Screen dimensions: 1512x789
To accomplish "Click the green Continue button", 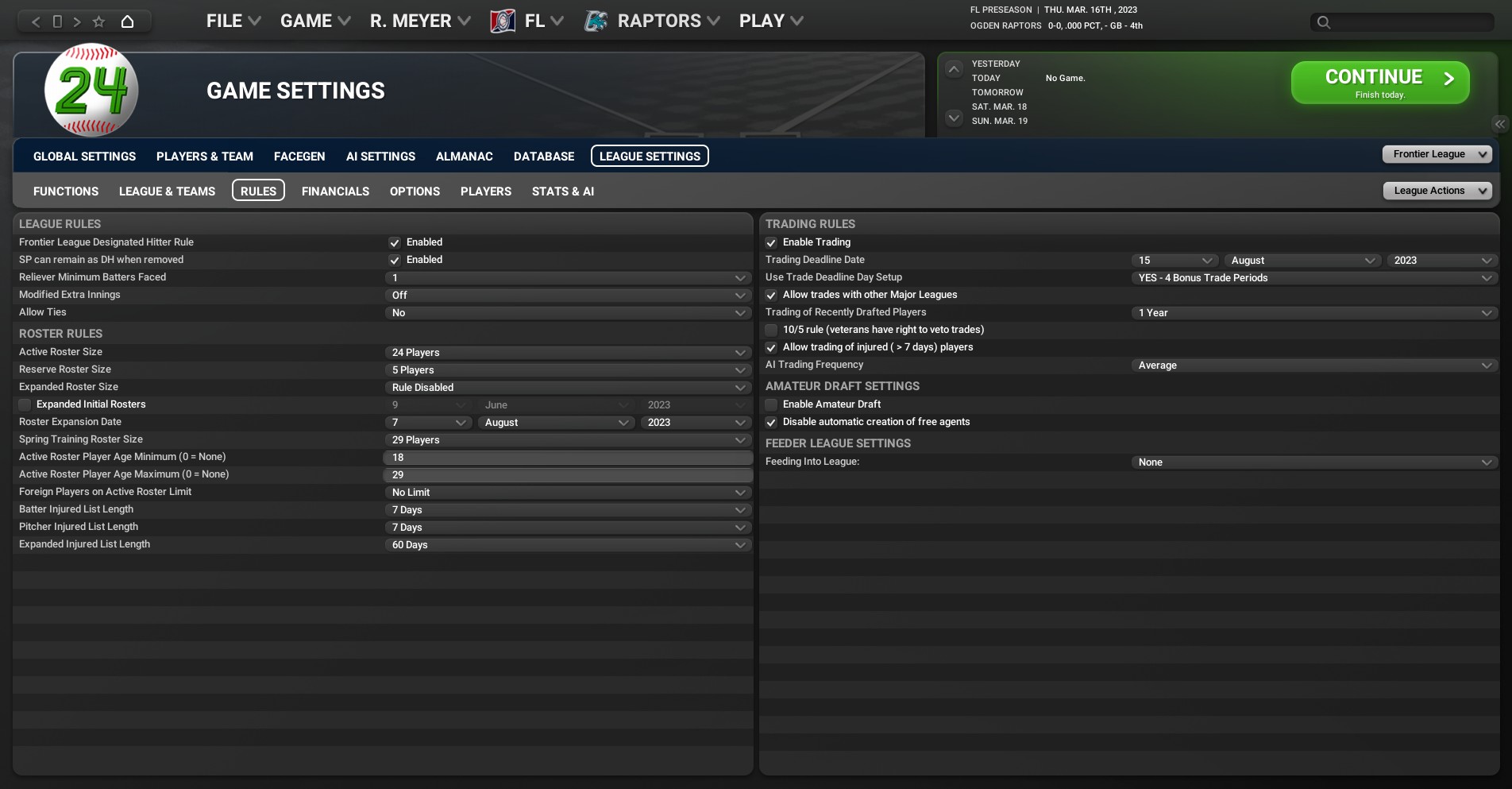I will coord(1379,83).
